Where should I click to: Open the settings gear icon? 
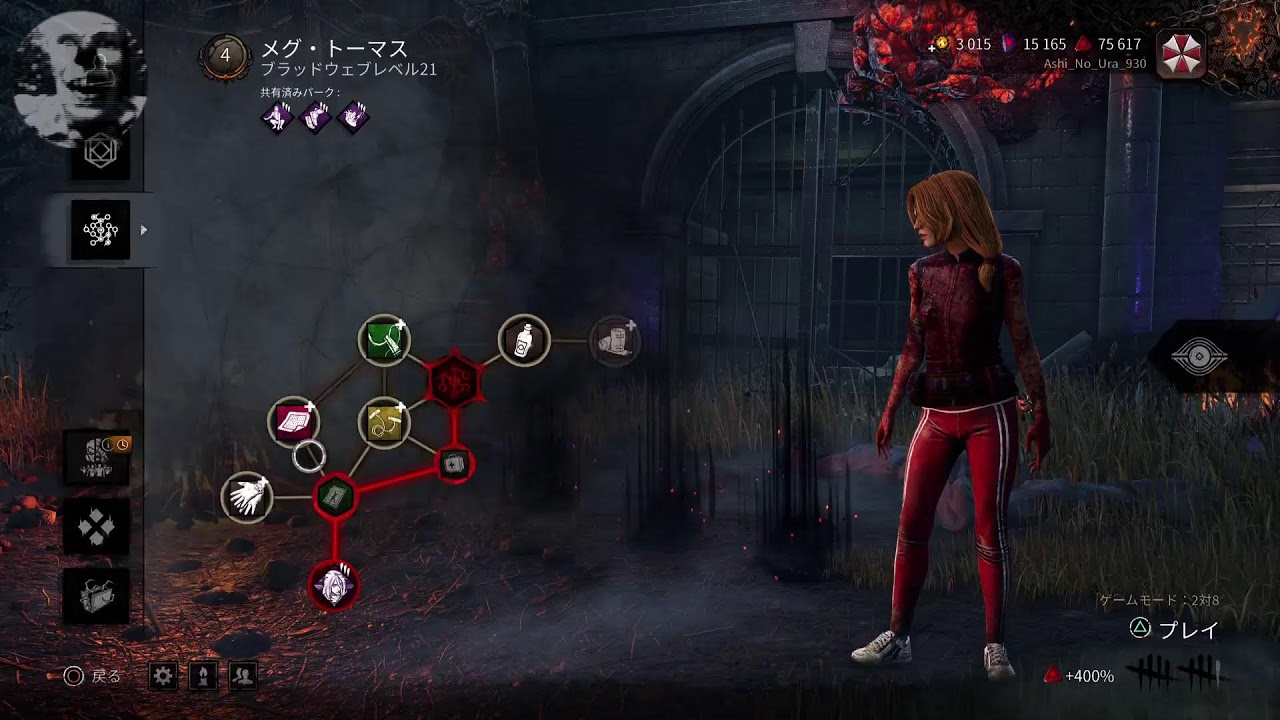point(163,676)
